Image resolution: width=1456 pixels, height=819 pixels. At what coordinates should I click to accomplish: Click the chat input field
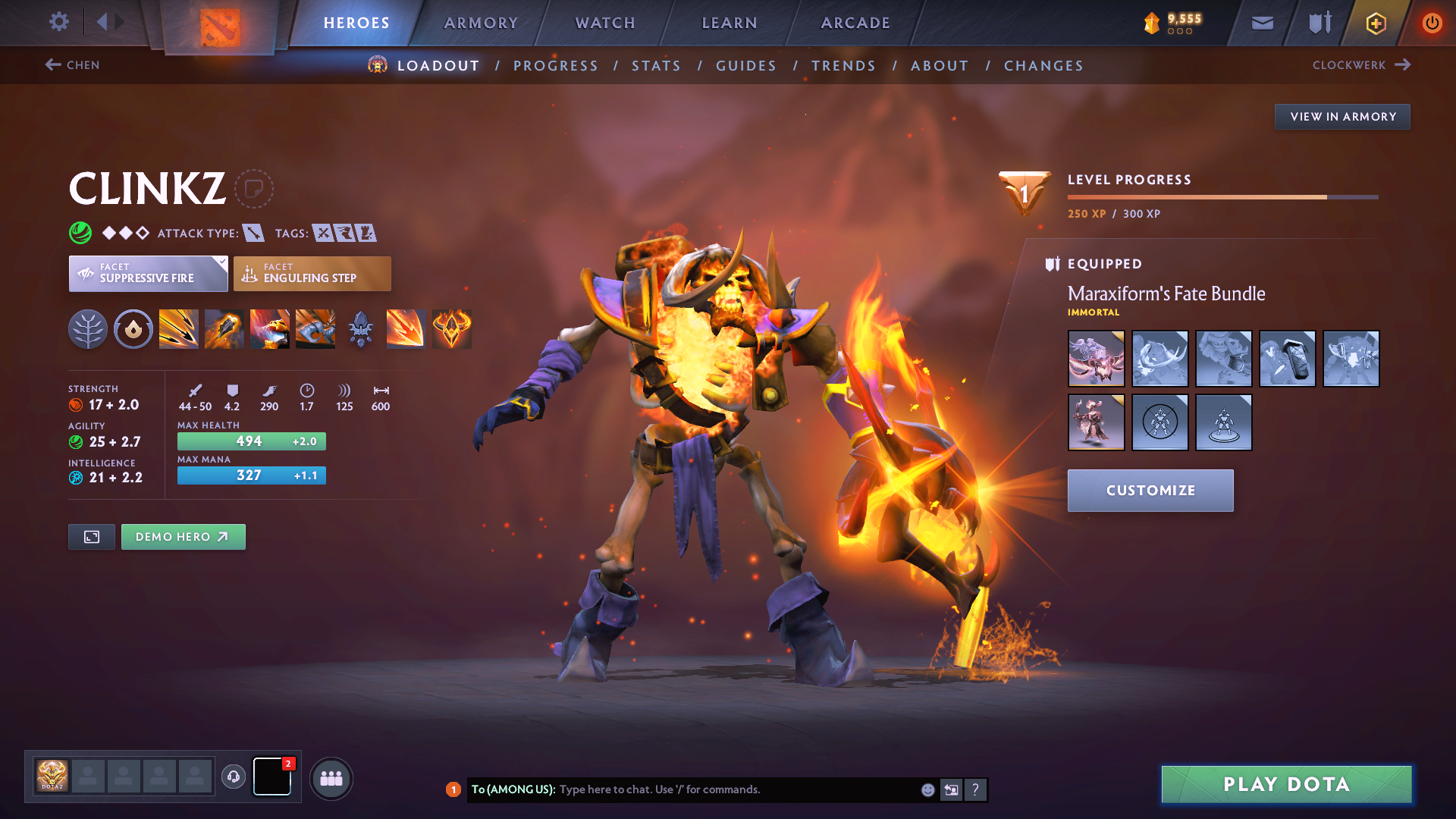pyautogui.click(x=720, y=789)
